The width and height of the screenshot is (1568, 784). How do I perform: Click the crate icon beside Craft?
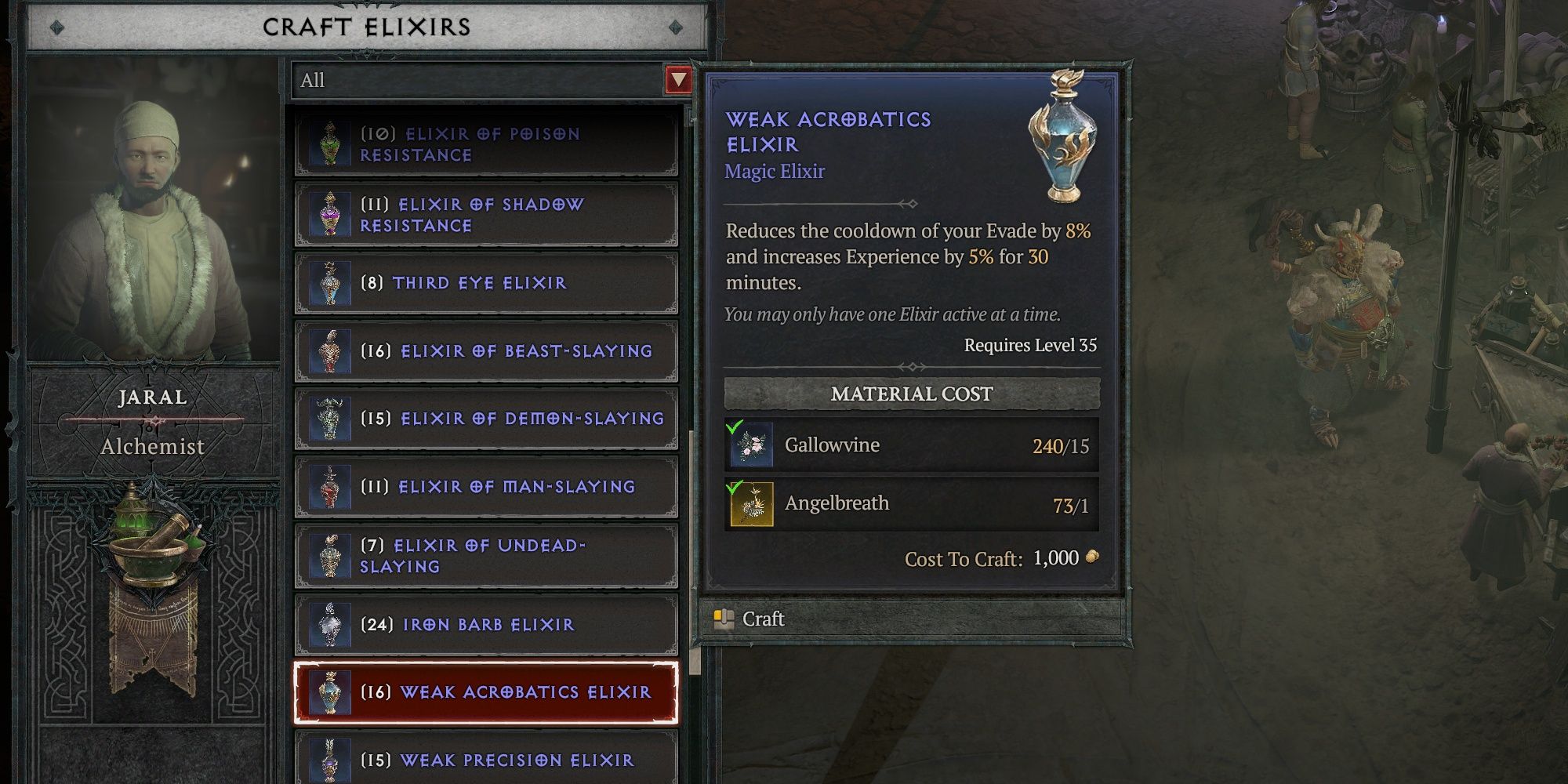(724, 619)
